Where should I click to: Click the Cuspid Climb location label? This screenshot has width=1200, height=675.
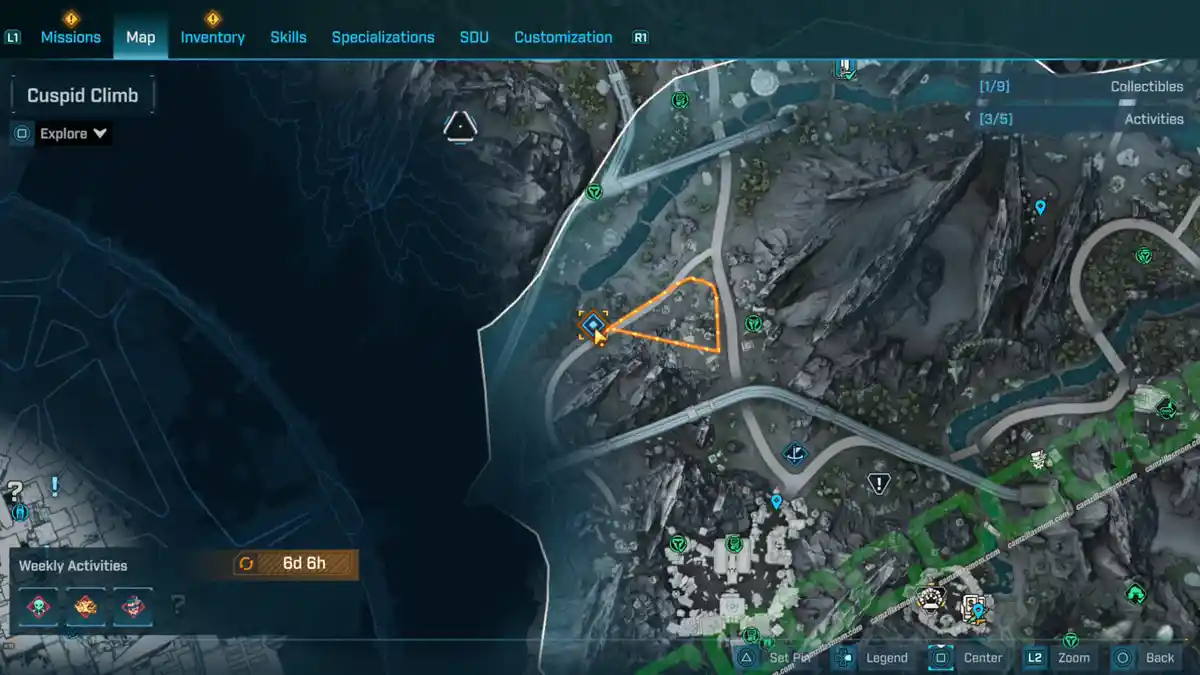pyautogui.click(x=82, y=96)
